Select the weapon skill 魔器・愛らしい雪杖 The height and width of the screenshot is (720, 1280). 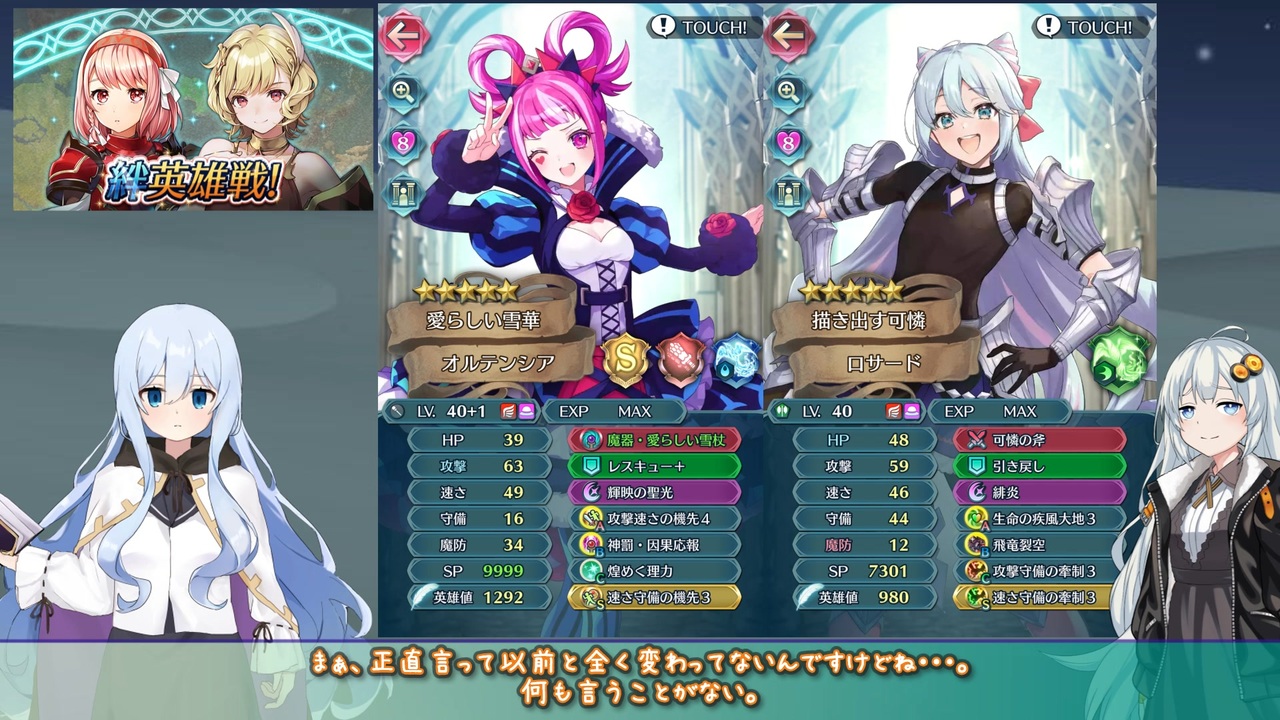click(x=653, y=439)
